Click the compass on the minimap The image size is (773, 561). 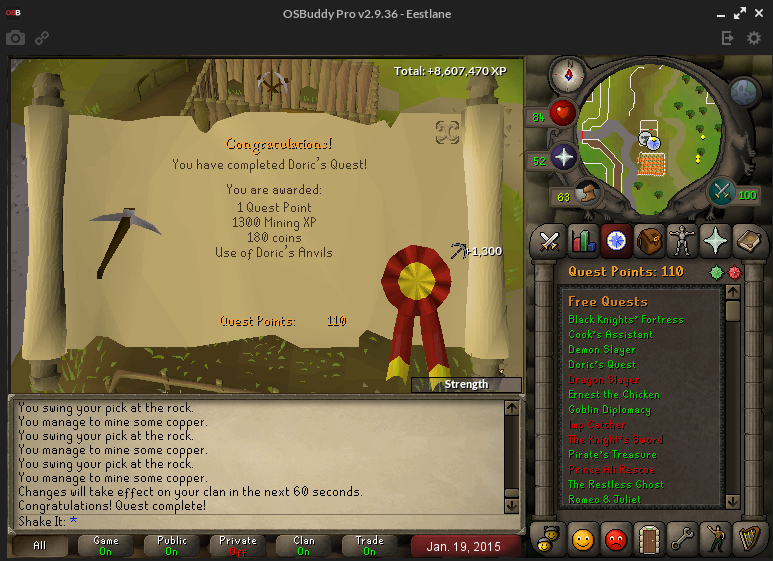(567, 74)
